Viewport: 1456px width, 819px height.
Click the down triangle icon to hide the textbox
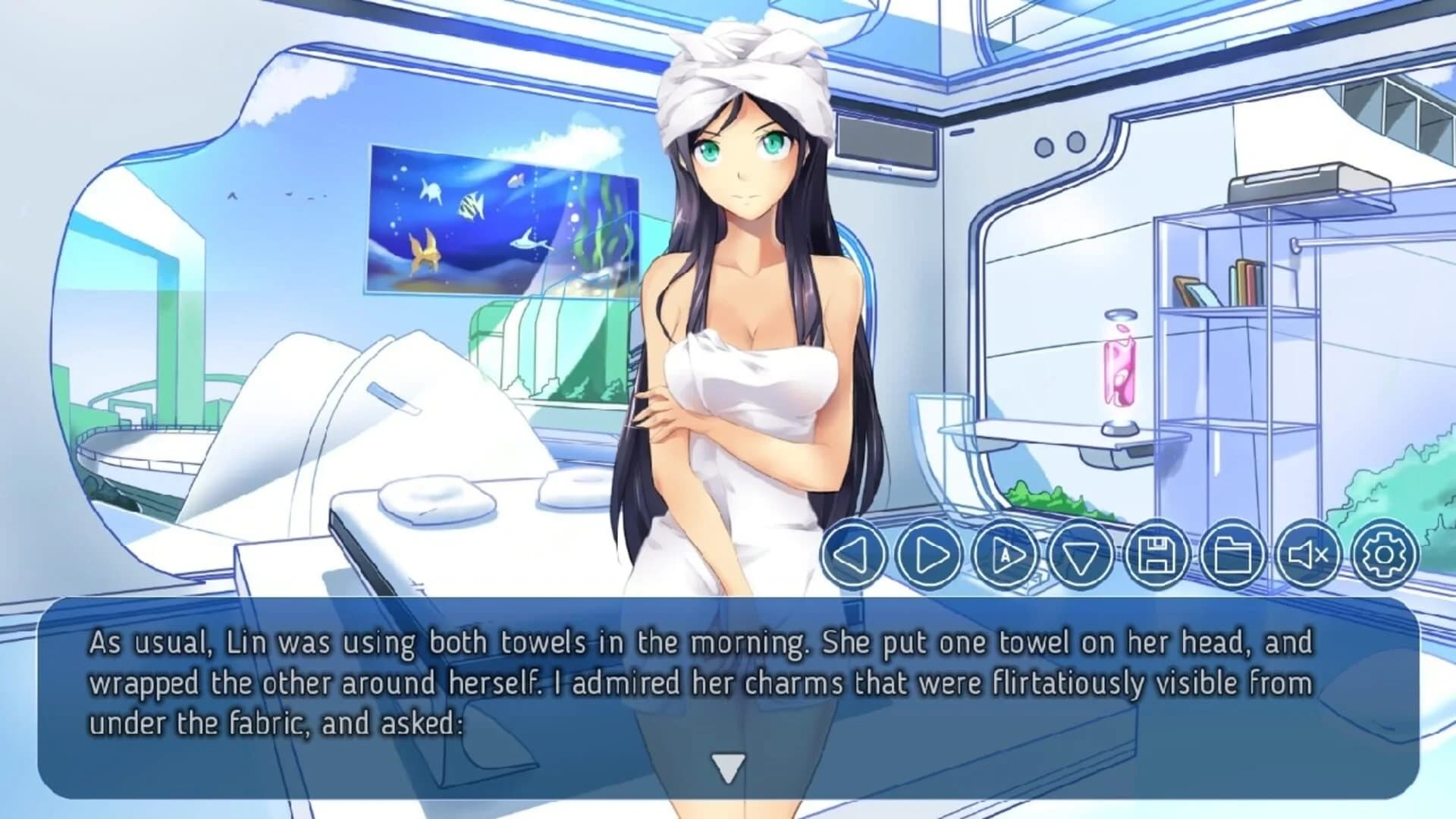[x=1084, y=557]
